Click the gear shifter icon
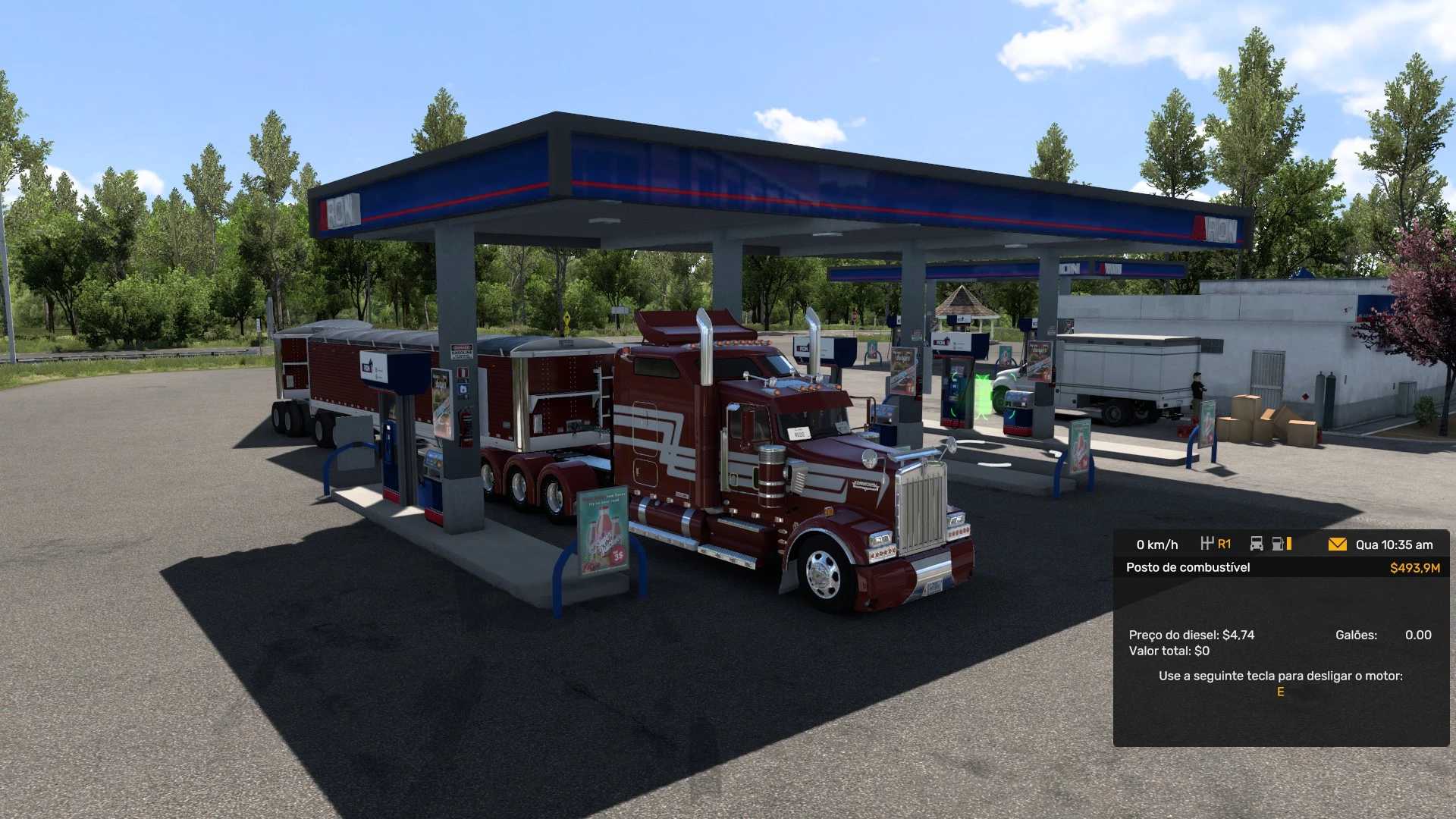1456x819 pixels. point(1207,544)
